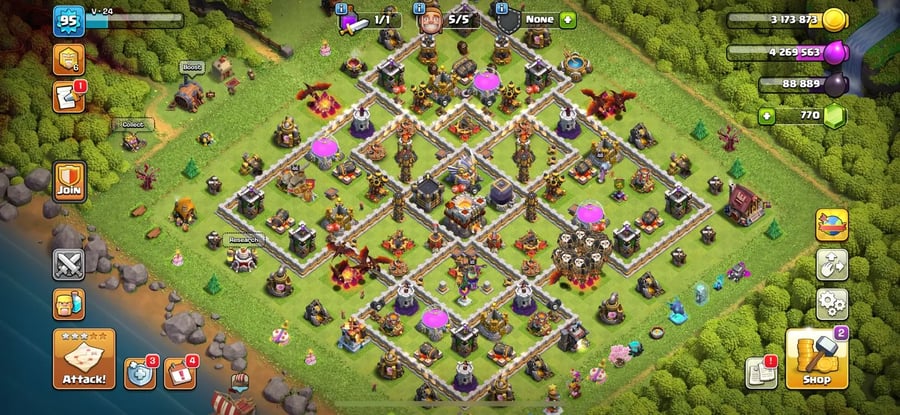Viewport: 900px width, 415px height.
Task: Open the grey button above the settings gears
Action: (832, 264)
